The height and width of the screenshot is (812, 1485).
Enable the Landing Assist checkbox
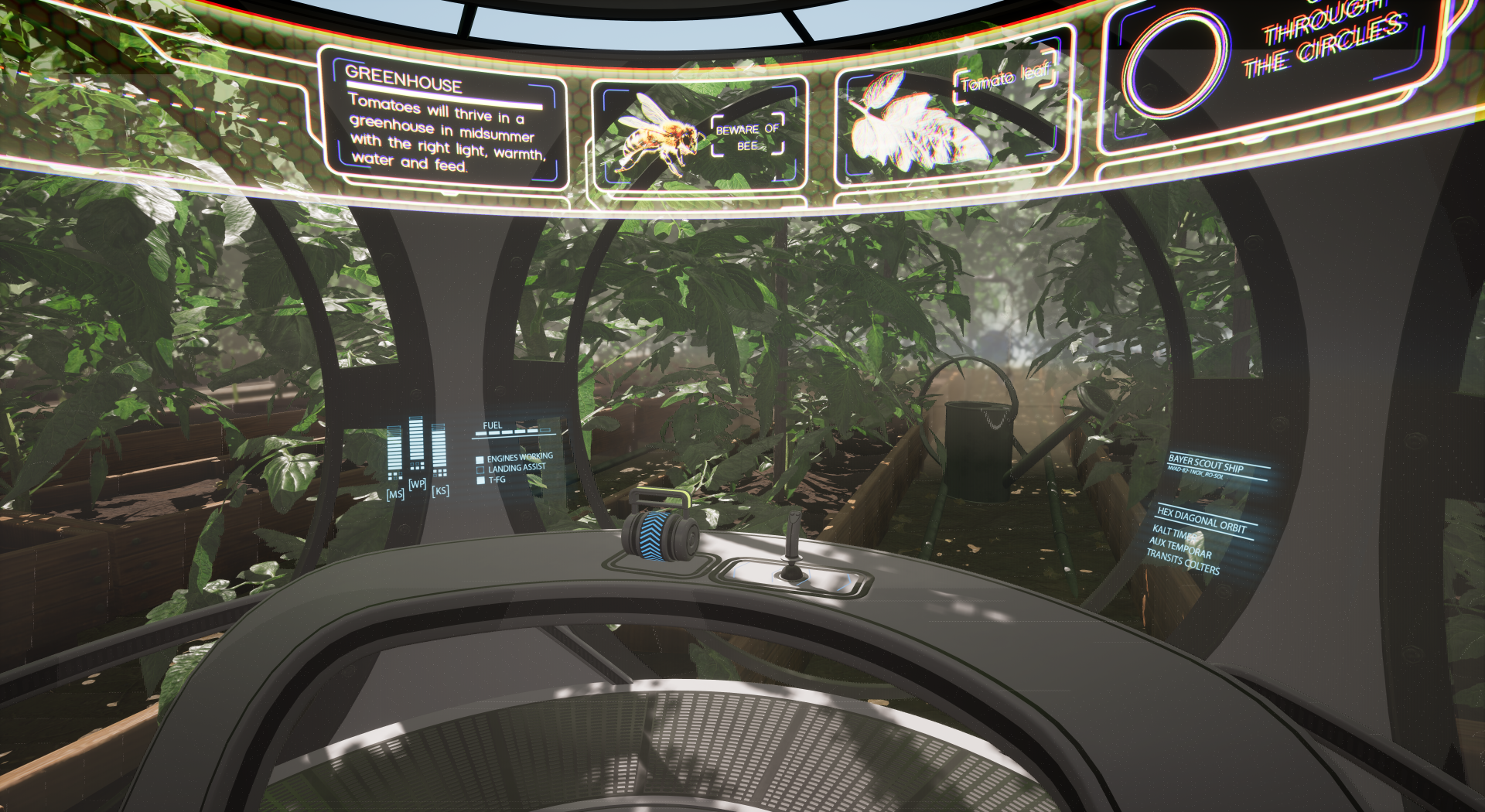click(x=480, y=470)
